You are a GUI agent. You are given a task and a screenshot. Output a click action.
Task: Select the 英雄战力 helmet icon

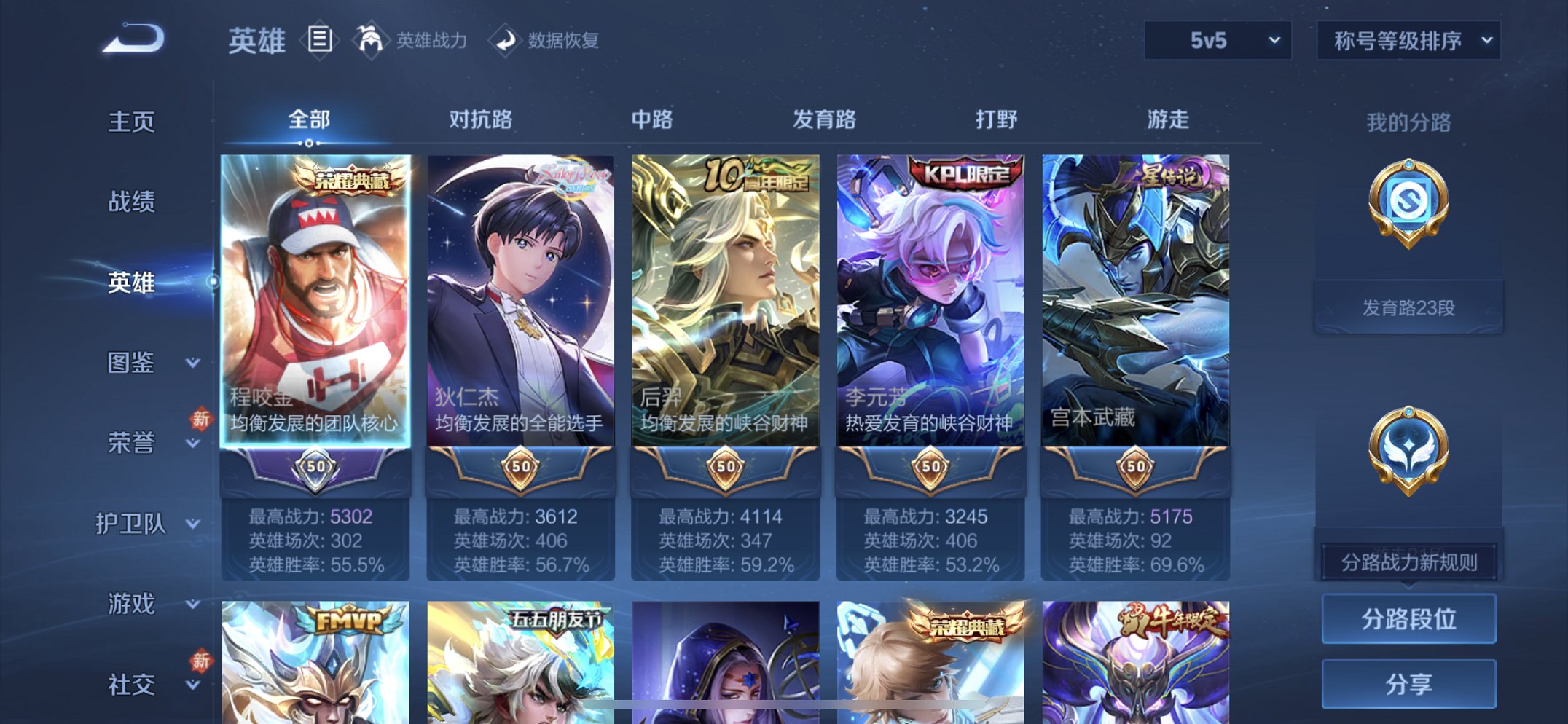(x=372, y=40)
